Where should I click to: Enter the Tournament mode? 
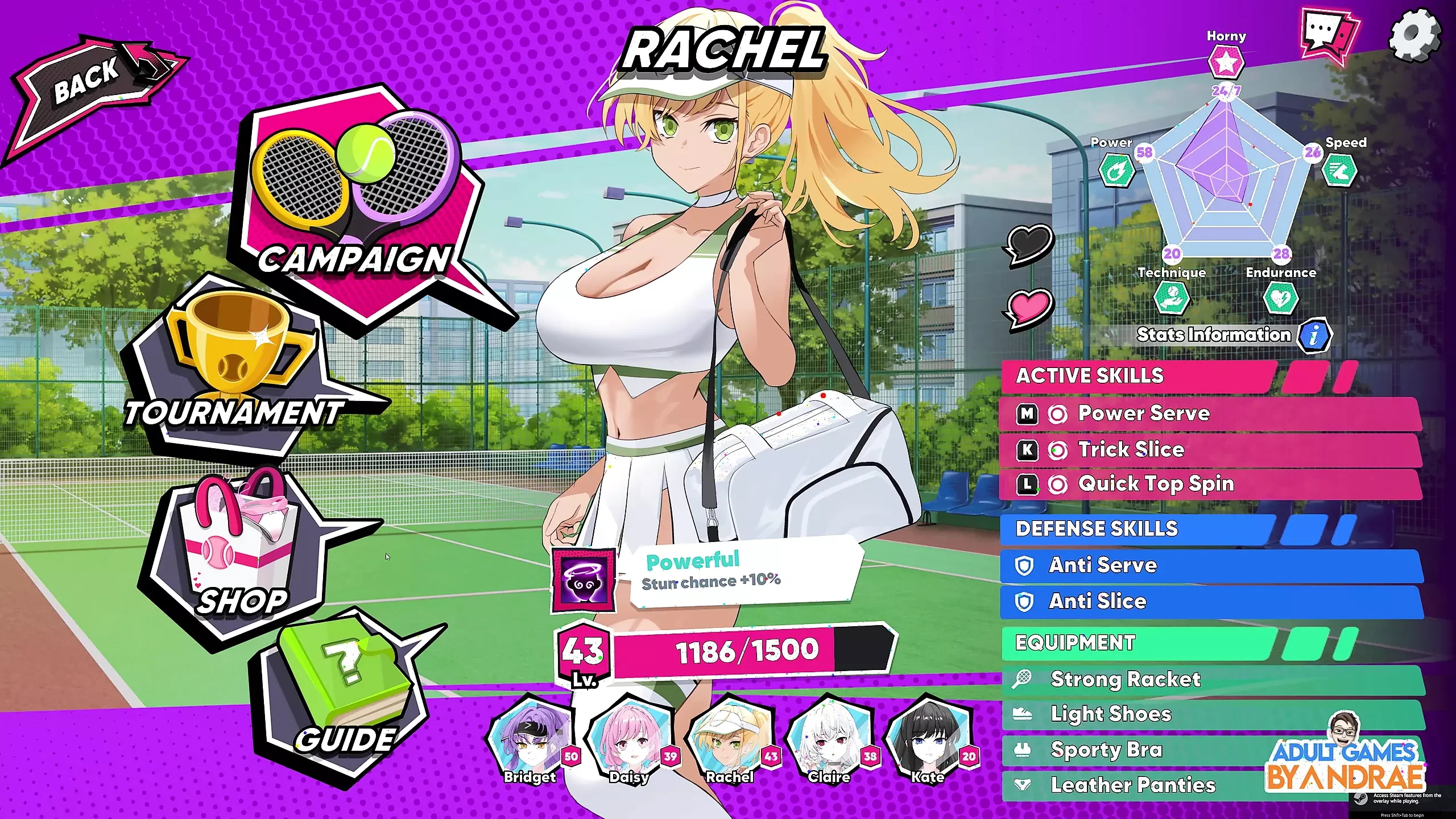tap(239, 370)
